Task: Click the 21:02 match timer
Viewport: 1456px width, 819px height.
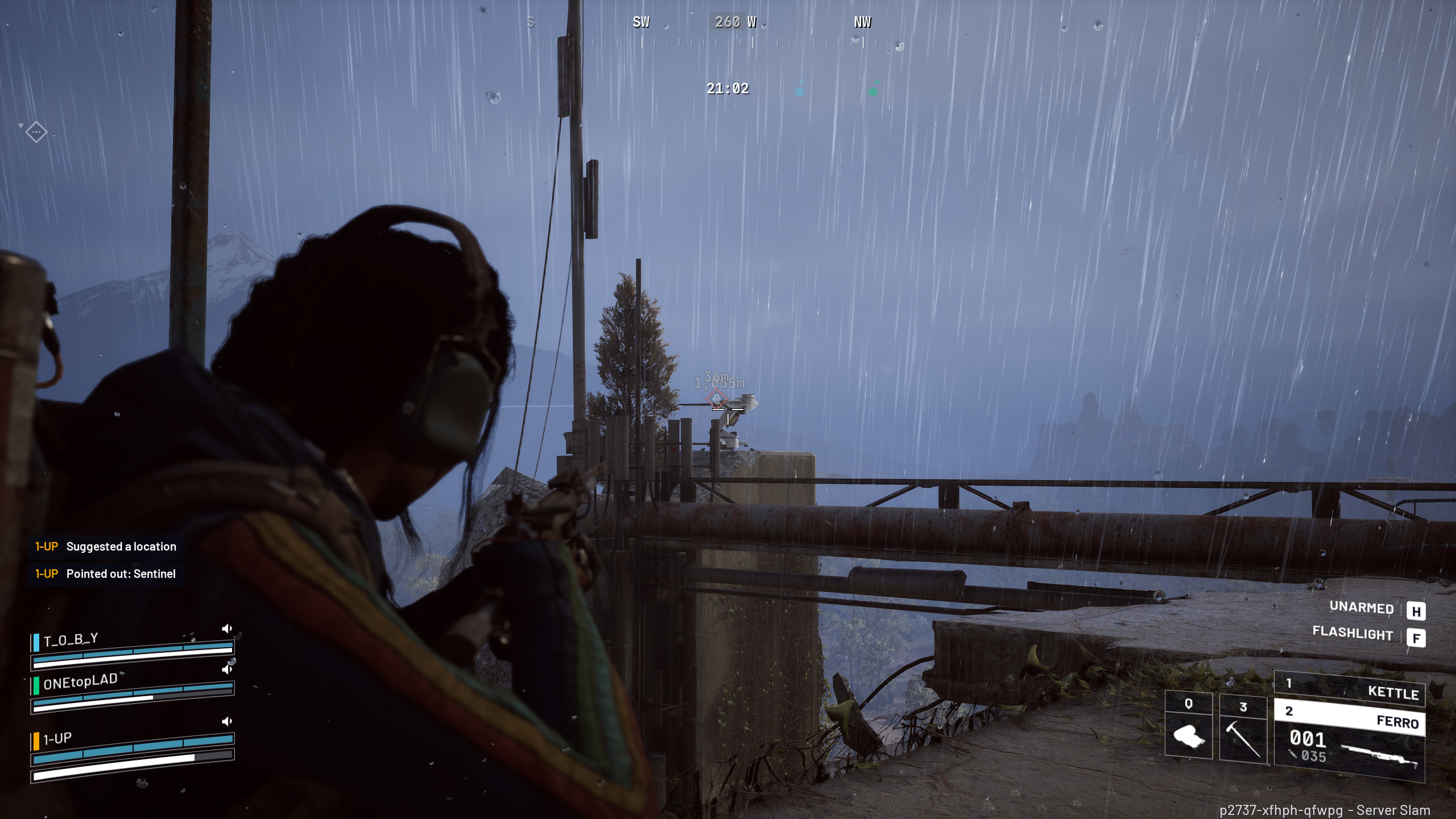Action: coord(727,89)
